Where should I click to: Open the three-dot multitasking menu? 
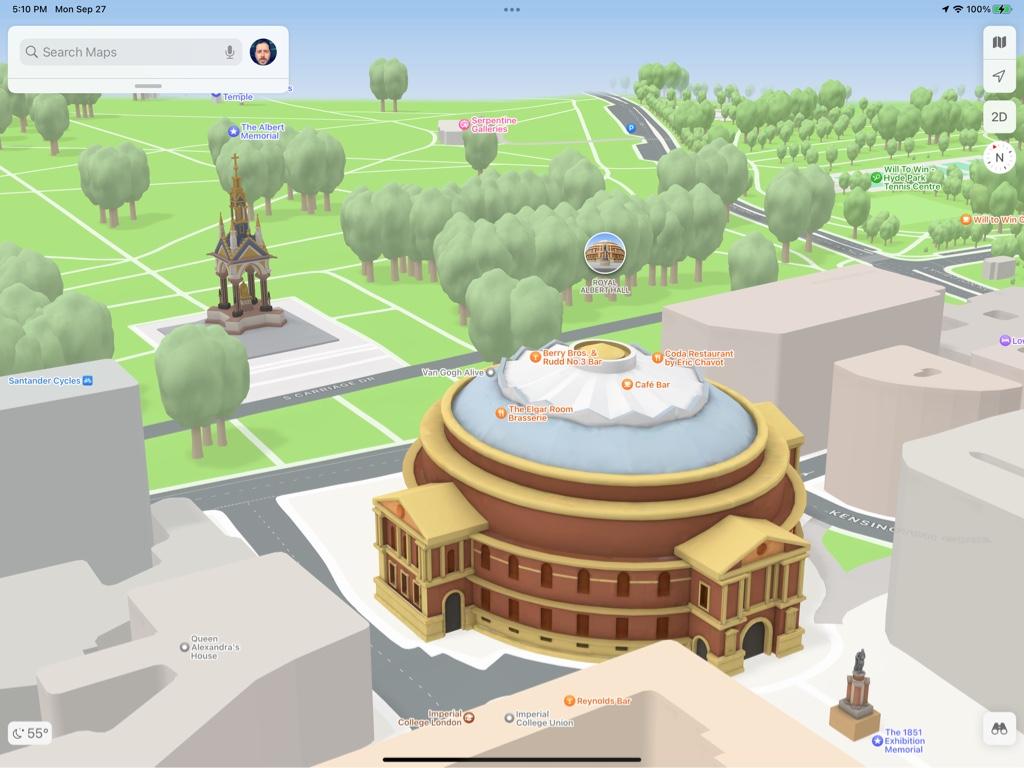(x=512, y=10)
